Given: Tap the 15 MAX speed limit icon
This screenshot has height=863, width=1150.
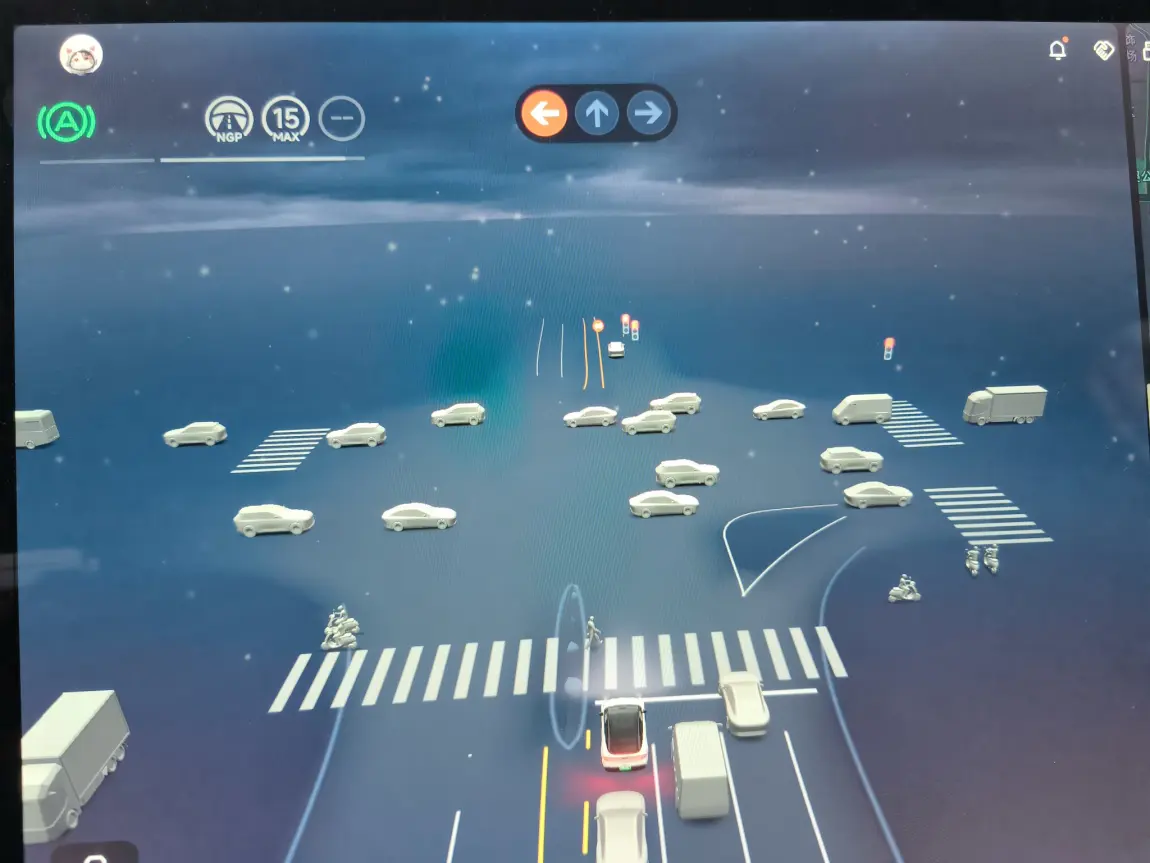Looking at the screenshot, I should pos(285,119).
